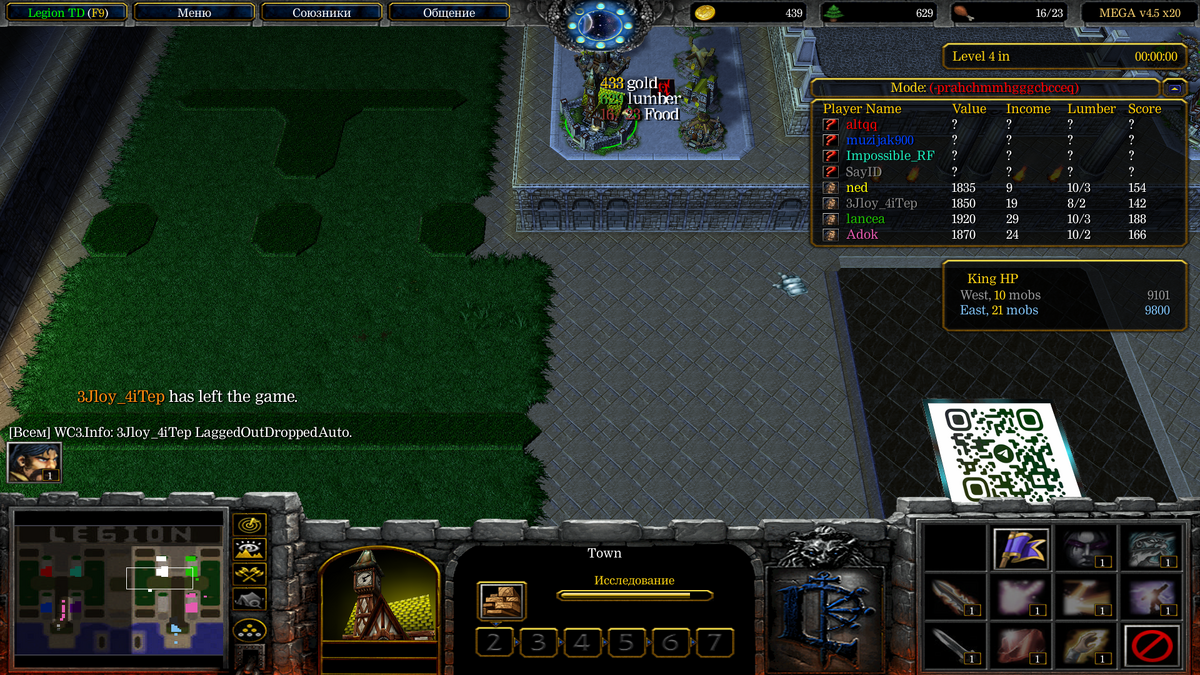Select lancea row in the player list
Screen dimensions: 1200x675
[x=866, y=219]
